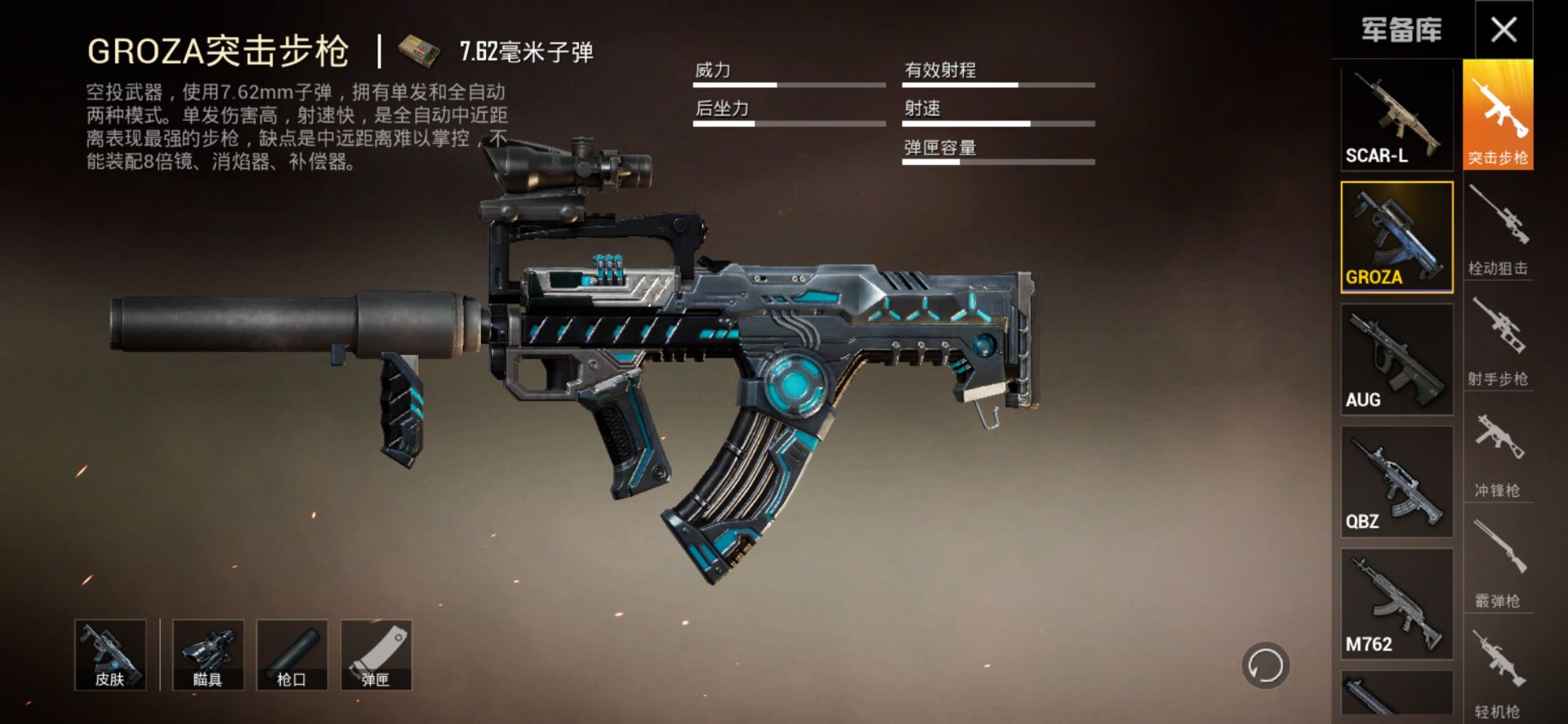
Task: Click the highlighted GROZA weapon entry
Action: pos(1396,237)
